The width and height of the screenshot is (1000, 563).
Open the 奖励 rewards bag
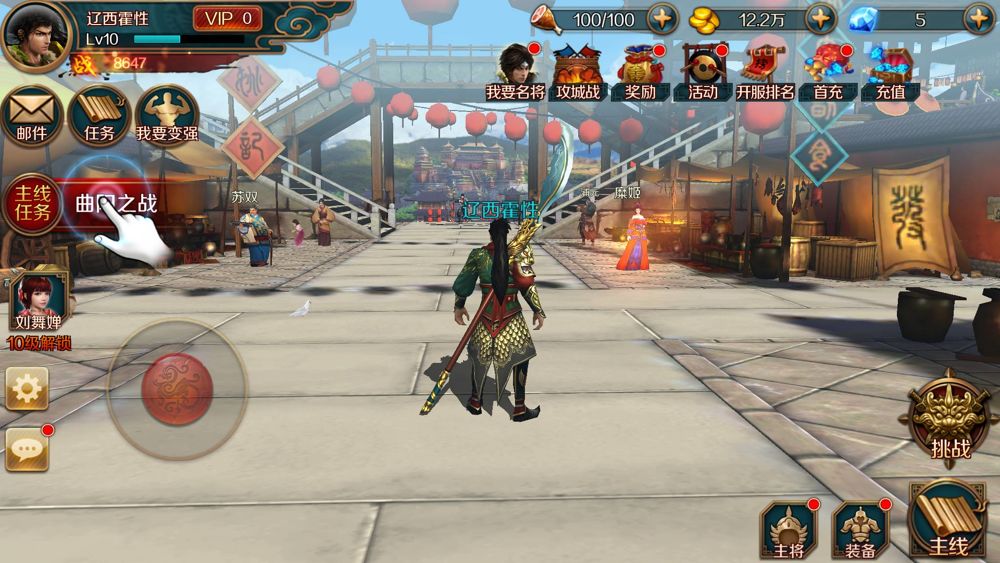(x=640, y=72)
